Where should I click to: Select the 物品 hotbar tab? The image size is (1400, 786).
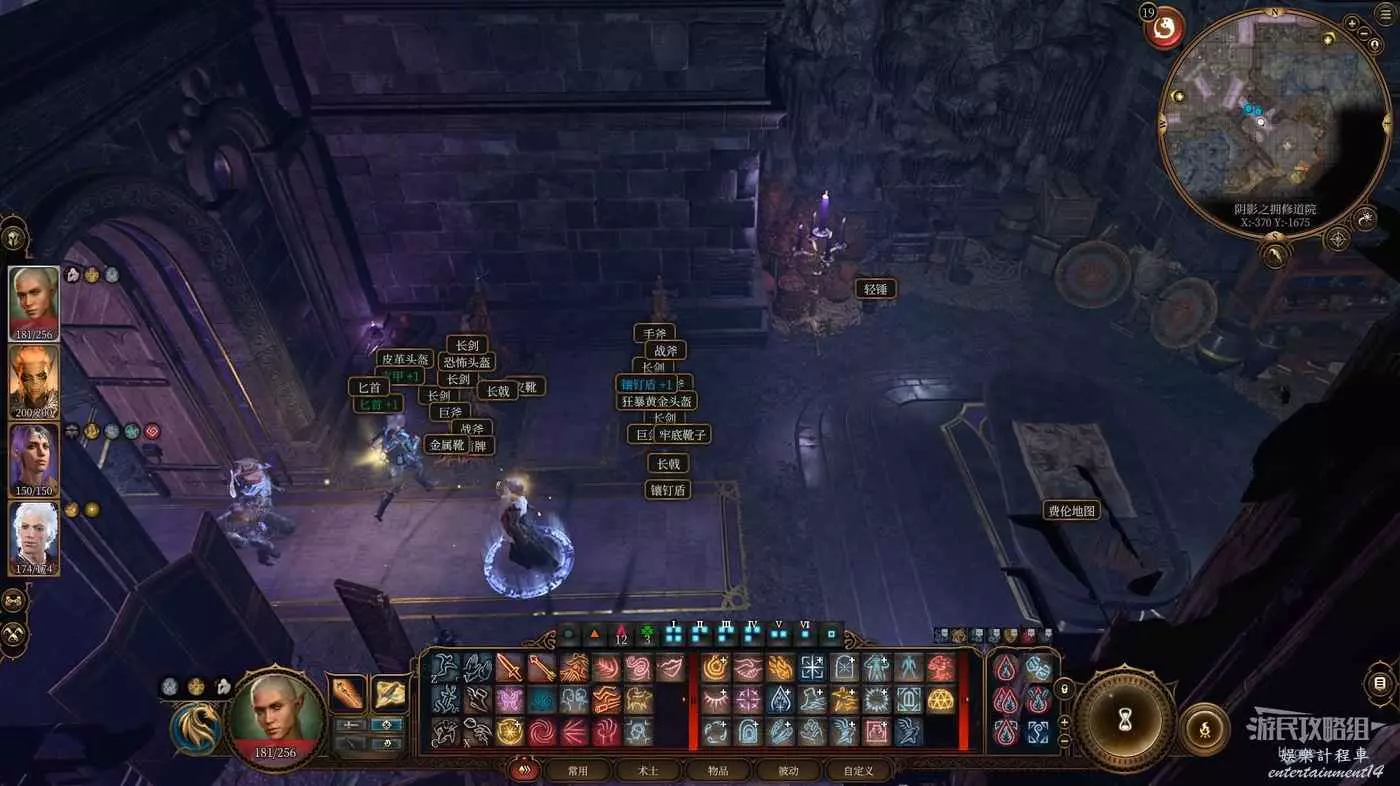[719, 771]
